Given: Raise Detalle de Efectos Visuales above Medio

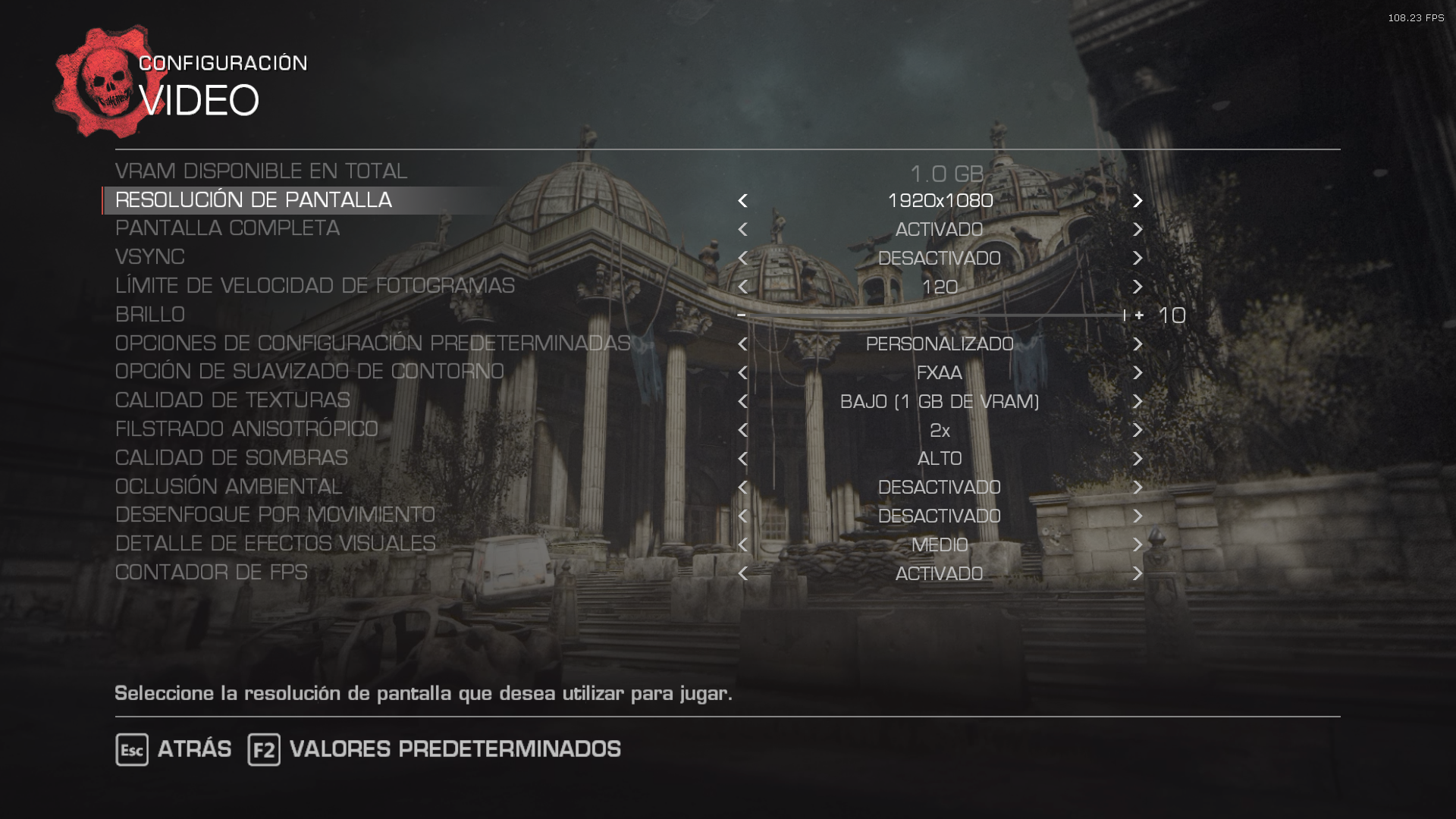Looking at the screenshot, I should [x=1137, y=545].
